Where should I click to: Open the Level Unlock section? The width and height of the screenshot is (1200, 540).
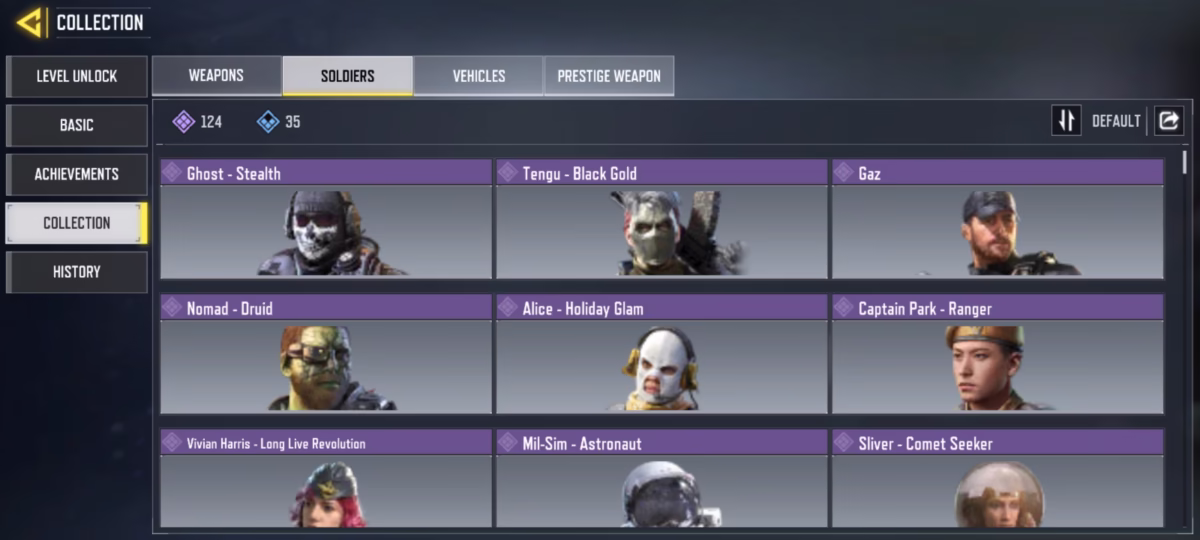(77, 76)
